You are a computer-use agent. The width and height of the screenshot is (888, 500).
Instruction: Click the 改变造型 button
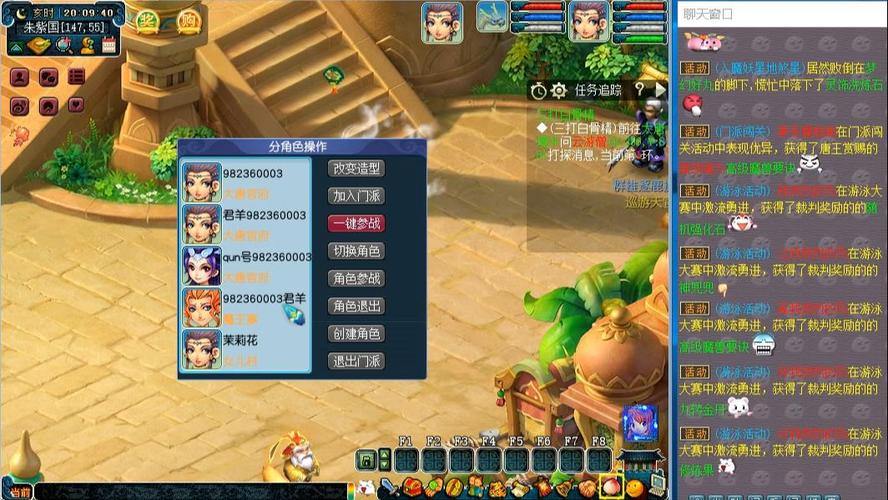pos(357,169)
